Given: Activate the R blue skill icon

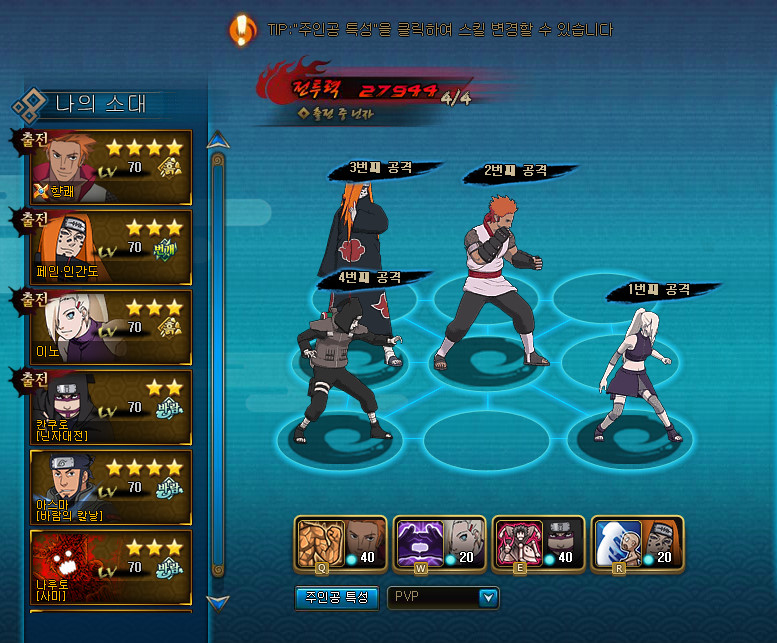Looking at the screenshot, I should click(x=615, y=543).
